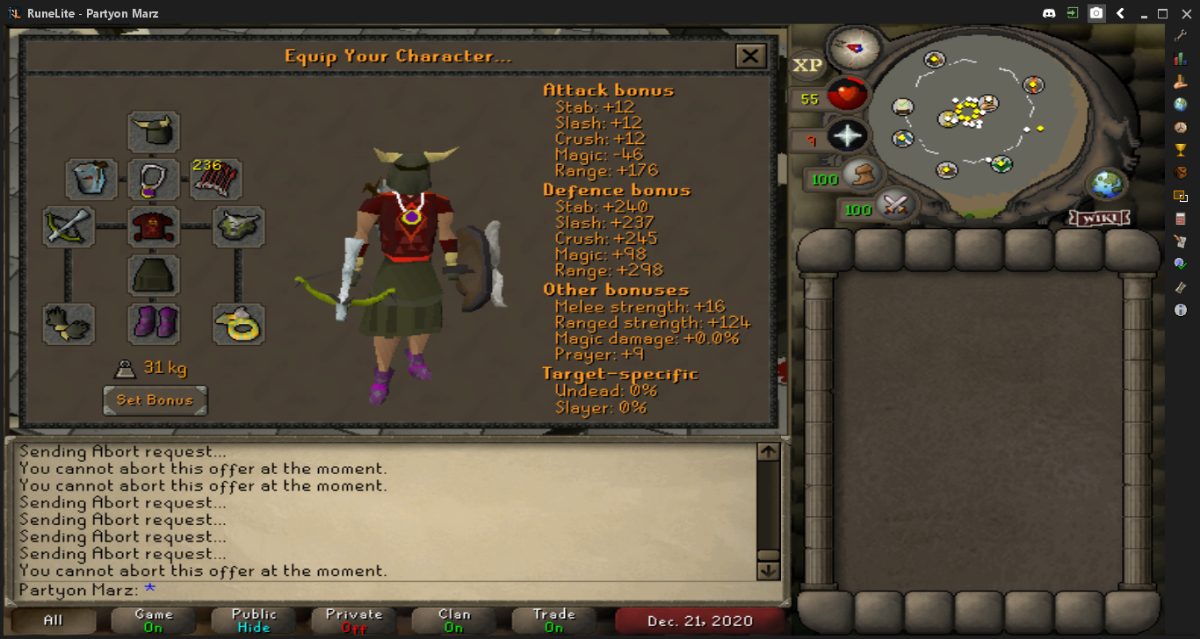Viewport: 1200px width, 639px height.
Task: Click the Set Bonus button
Action: [x=155, y=400]
